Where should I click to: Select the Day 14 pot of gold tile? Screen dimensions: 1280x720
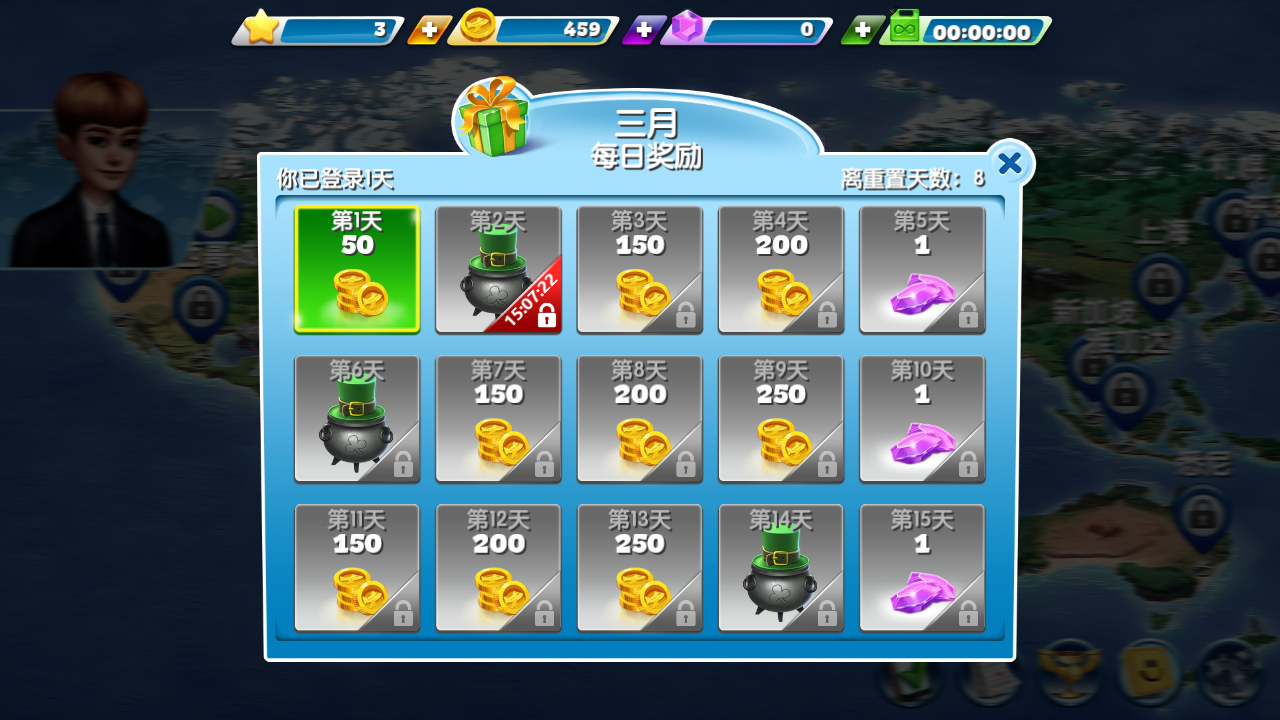781,567
